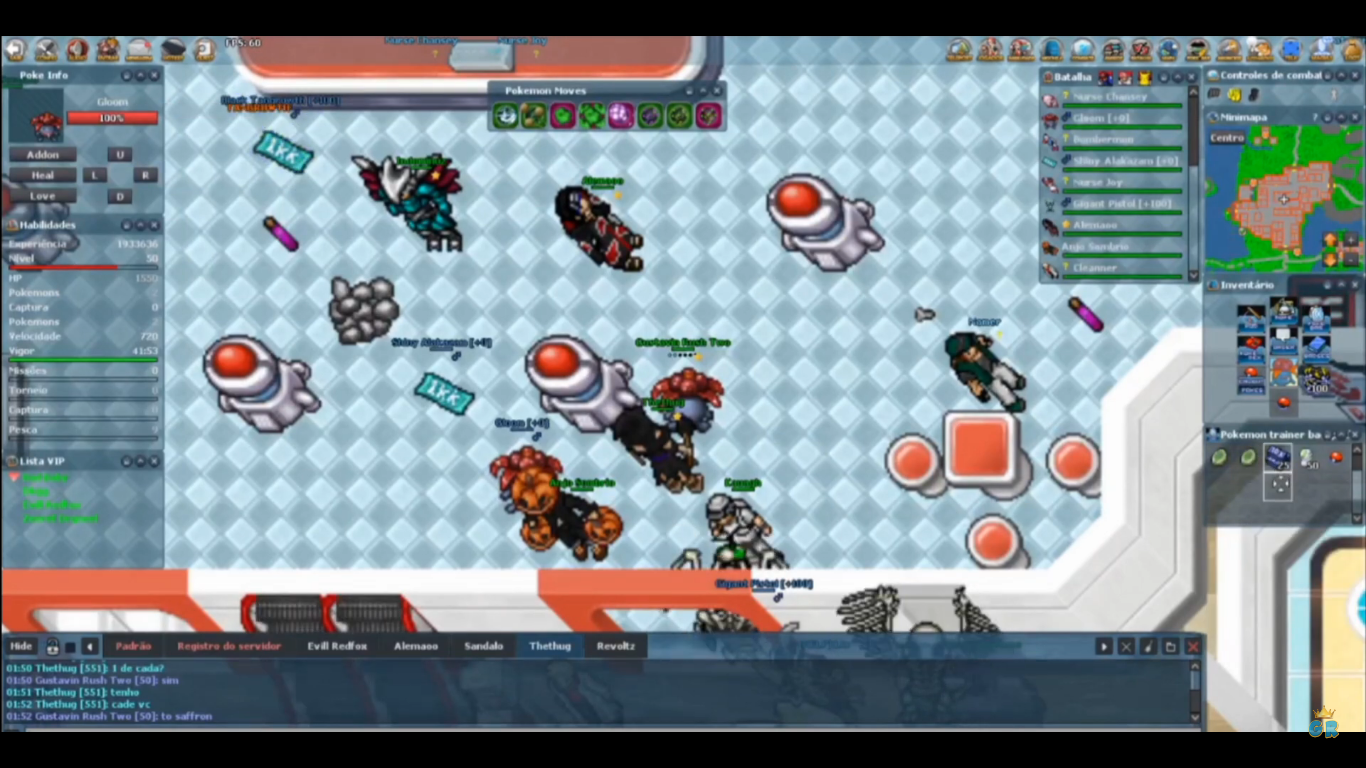Close the Poke Info panel

pos(154,76)
